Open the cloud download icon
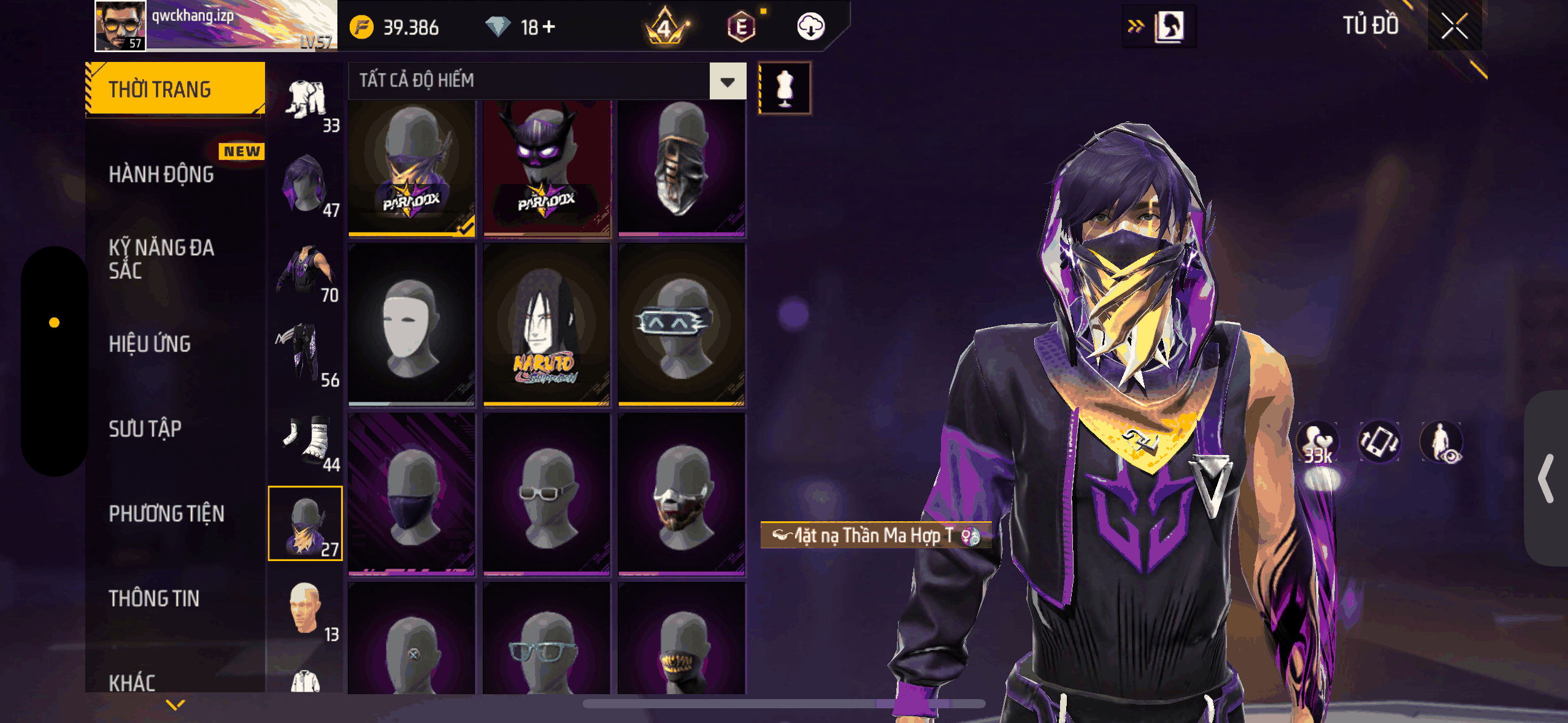The height and width of the screenshot is (723, 1568). 810,27
